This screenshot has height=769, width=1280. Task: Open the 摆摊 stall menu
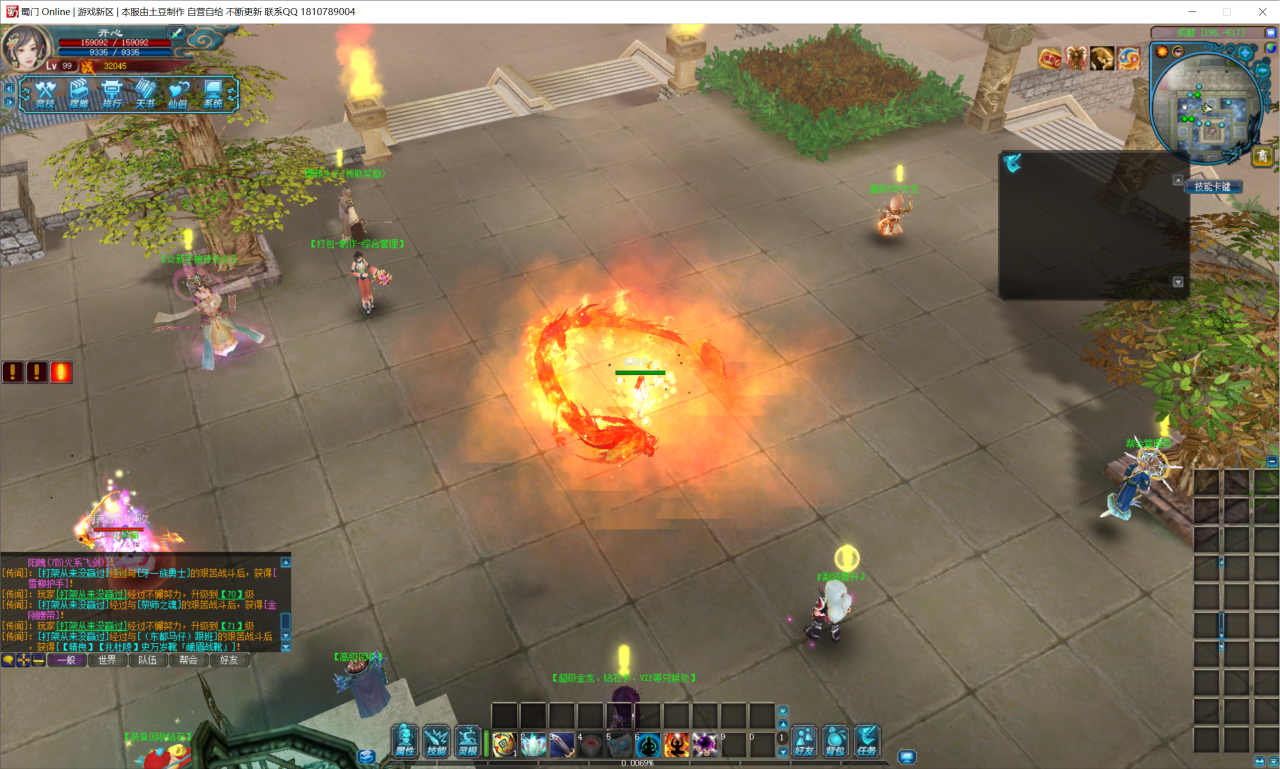79,94
